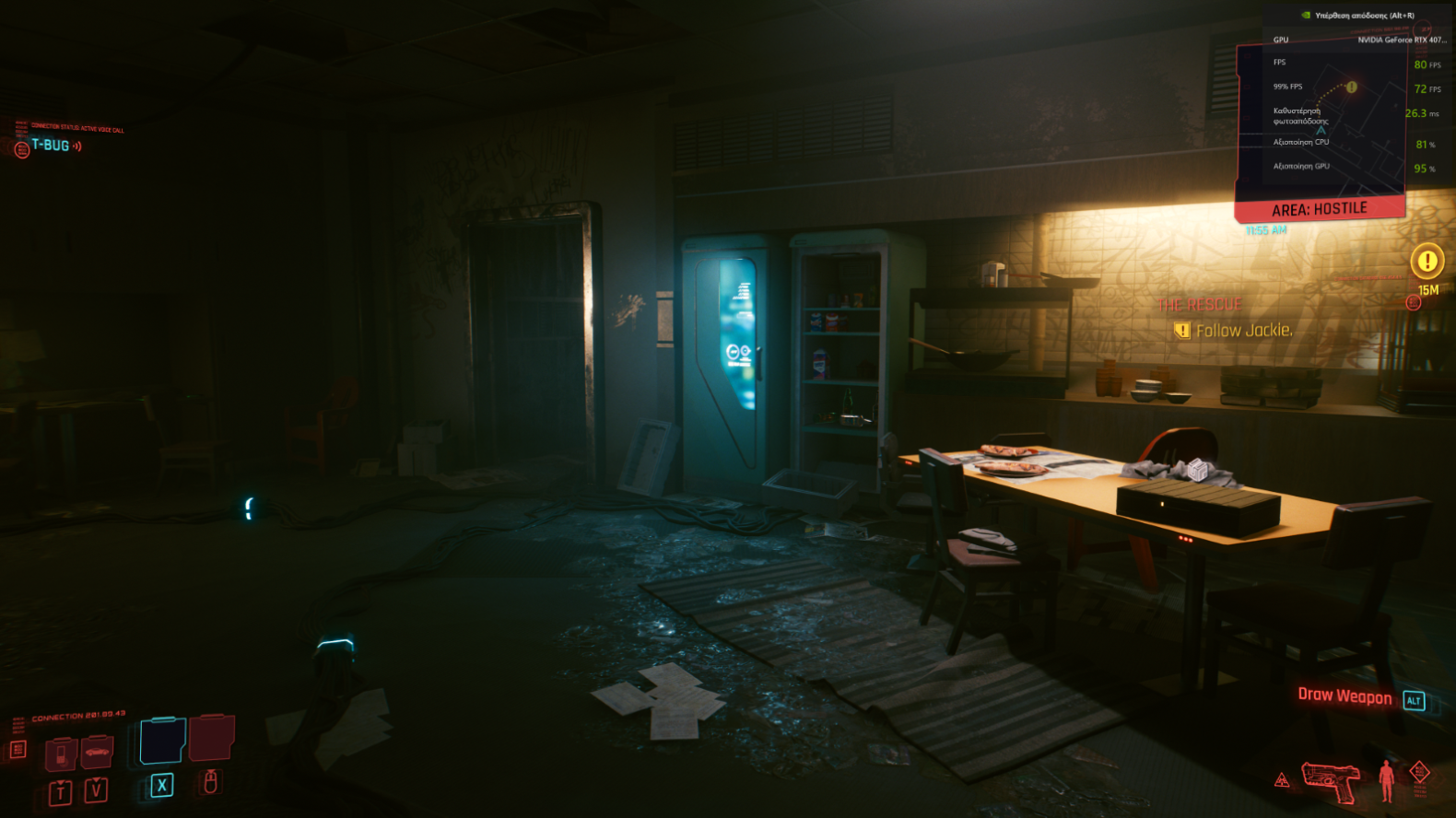Click the body silhouette status icon
1456x818 pixels.
(x=1386, y=779)
